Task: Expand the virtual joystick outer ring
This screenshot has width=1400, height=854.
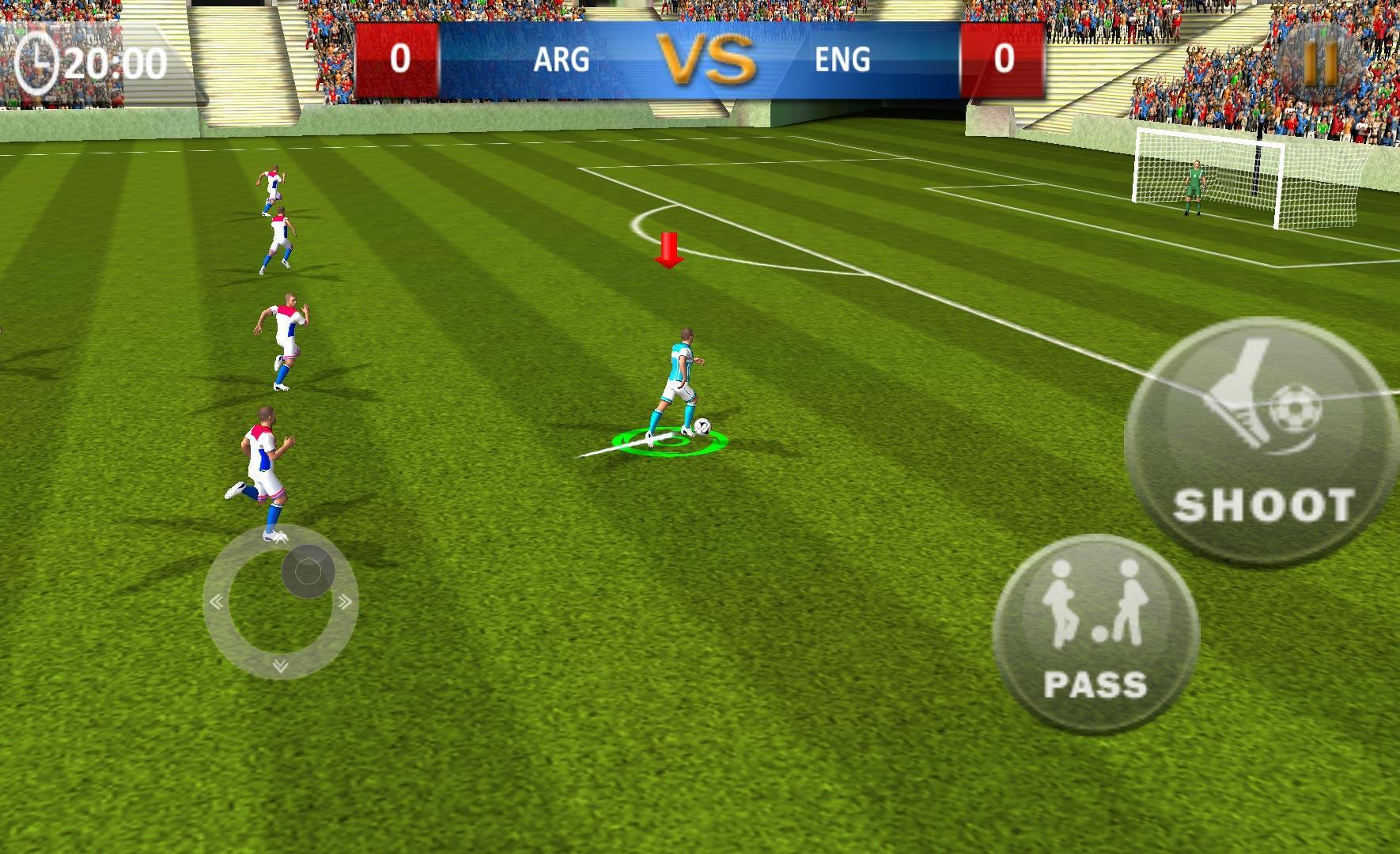Action: [278, 603]
